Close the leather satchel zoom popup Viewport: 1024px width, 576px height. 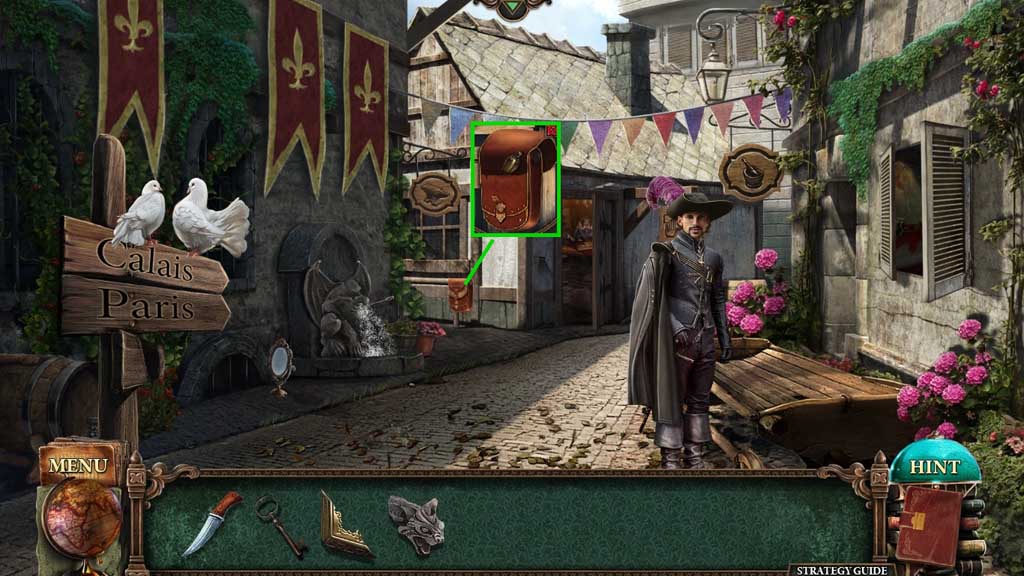554,130
